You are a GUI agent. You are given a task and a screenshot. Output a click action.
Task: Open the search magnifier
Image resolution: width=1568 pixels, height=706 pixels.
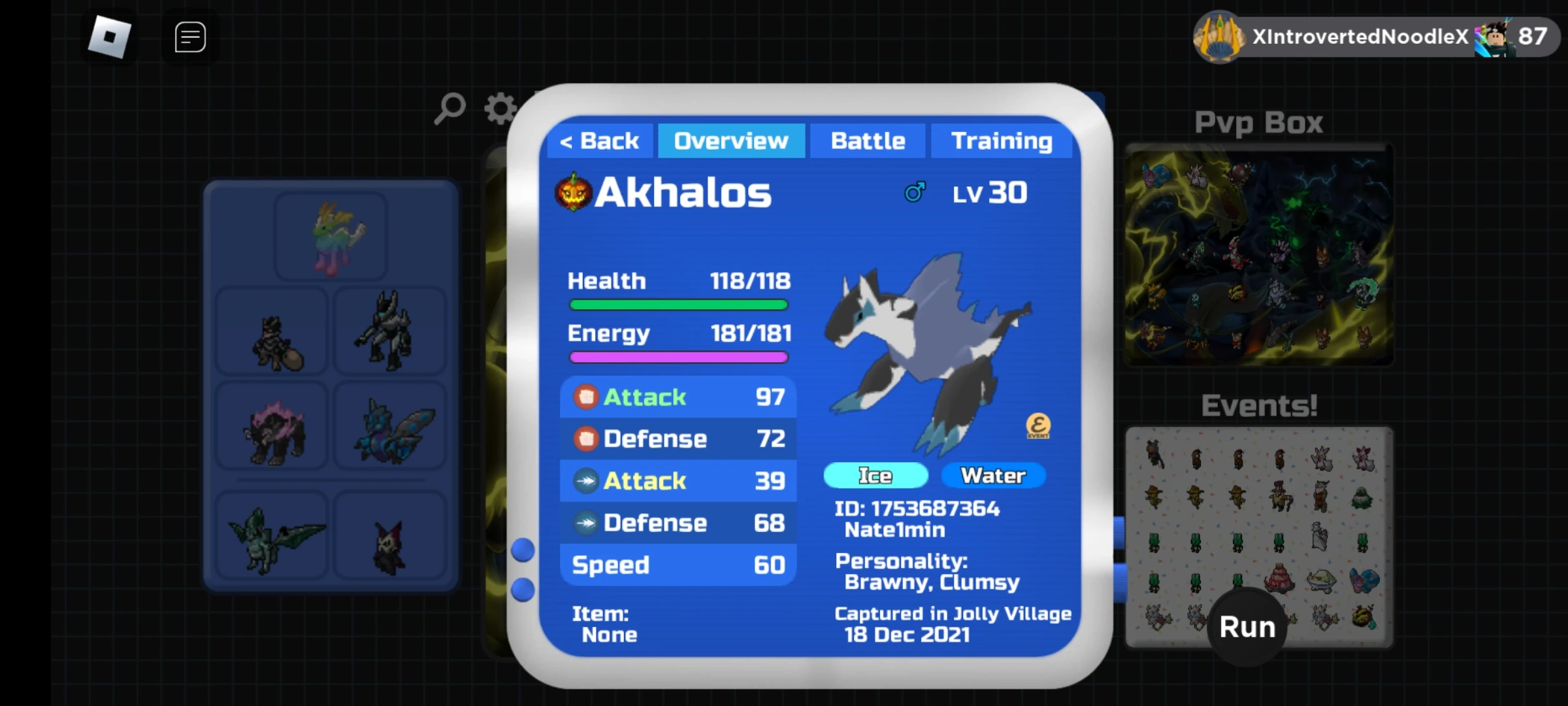click(x=449, y=109)
